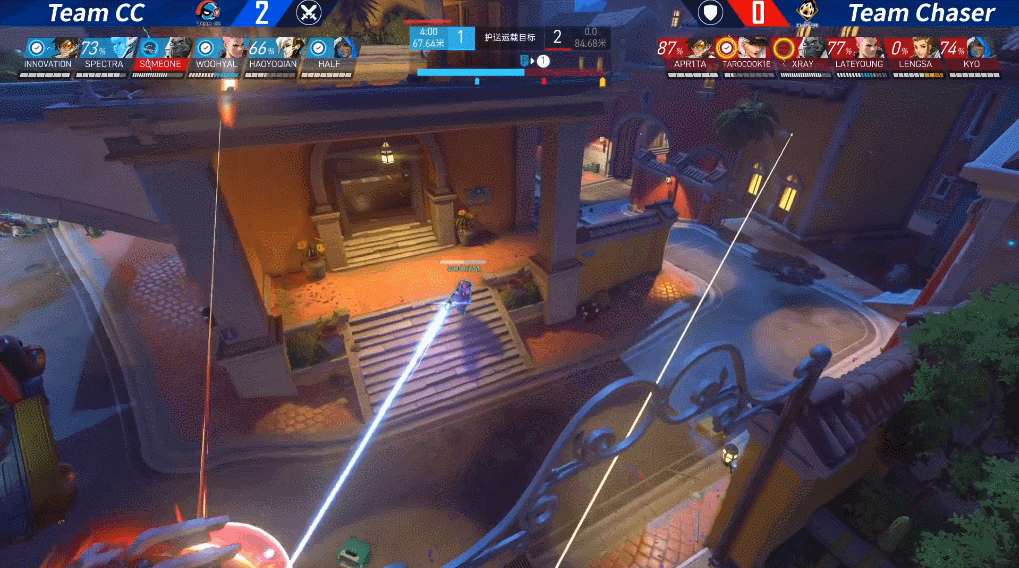Switch view to player HAOYOQIAN
Screen dimensions: 1019x568
(x=274, y=53)
